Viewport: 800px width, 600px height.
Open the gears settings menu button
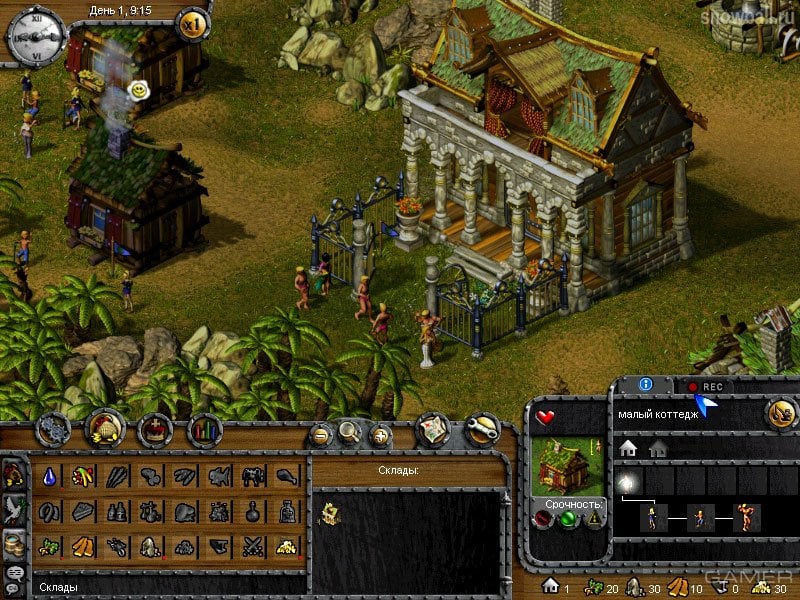(53, 430)
